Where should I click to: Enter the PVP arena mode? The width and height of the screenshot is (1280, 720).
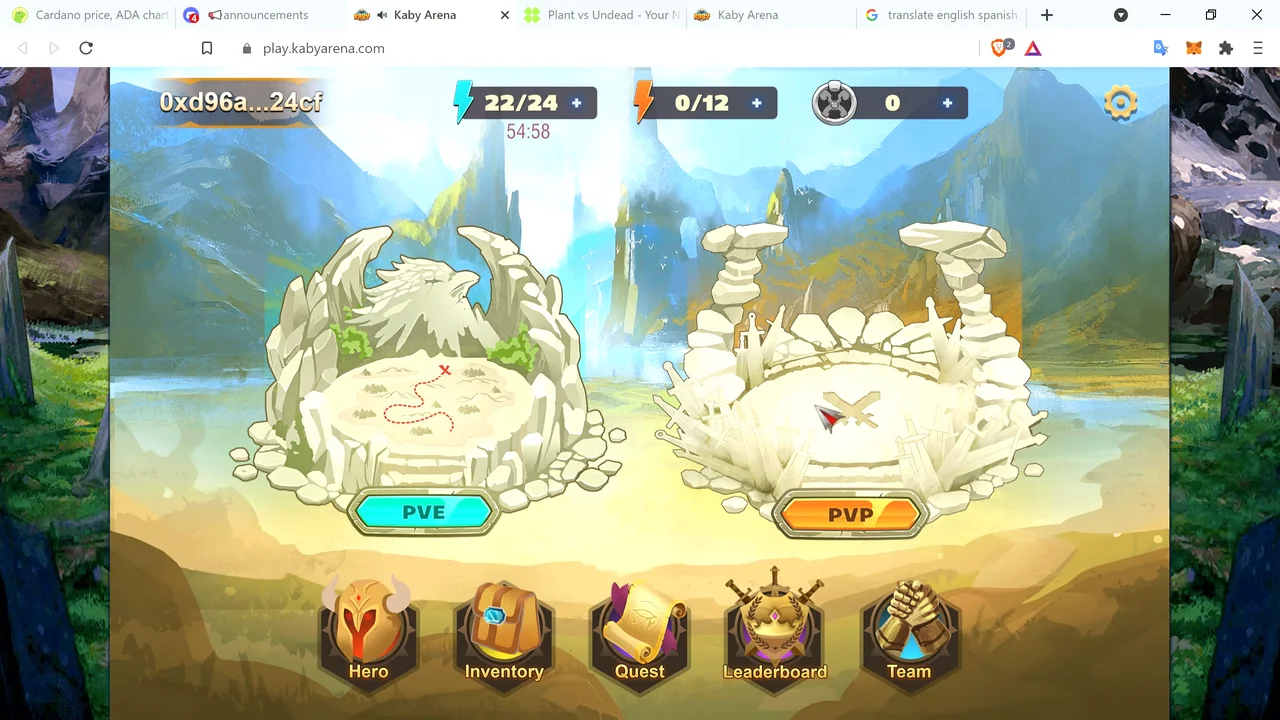pyautogui.click(x=850, y=515)
